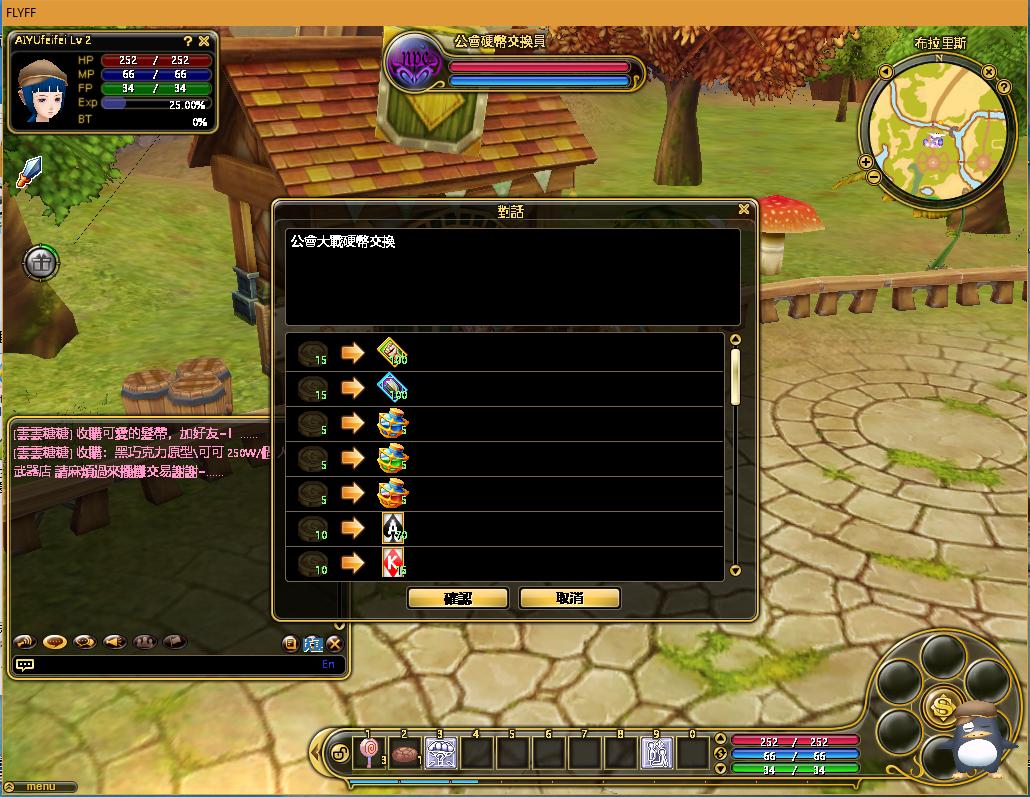Use the chocolate cookie in hotbar slot 2
The image size is (1030, 797).
coord(404,752)
